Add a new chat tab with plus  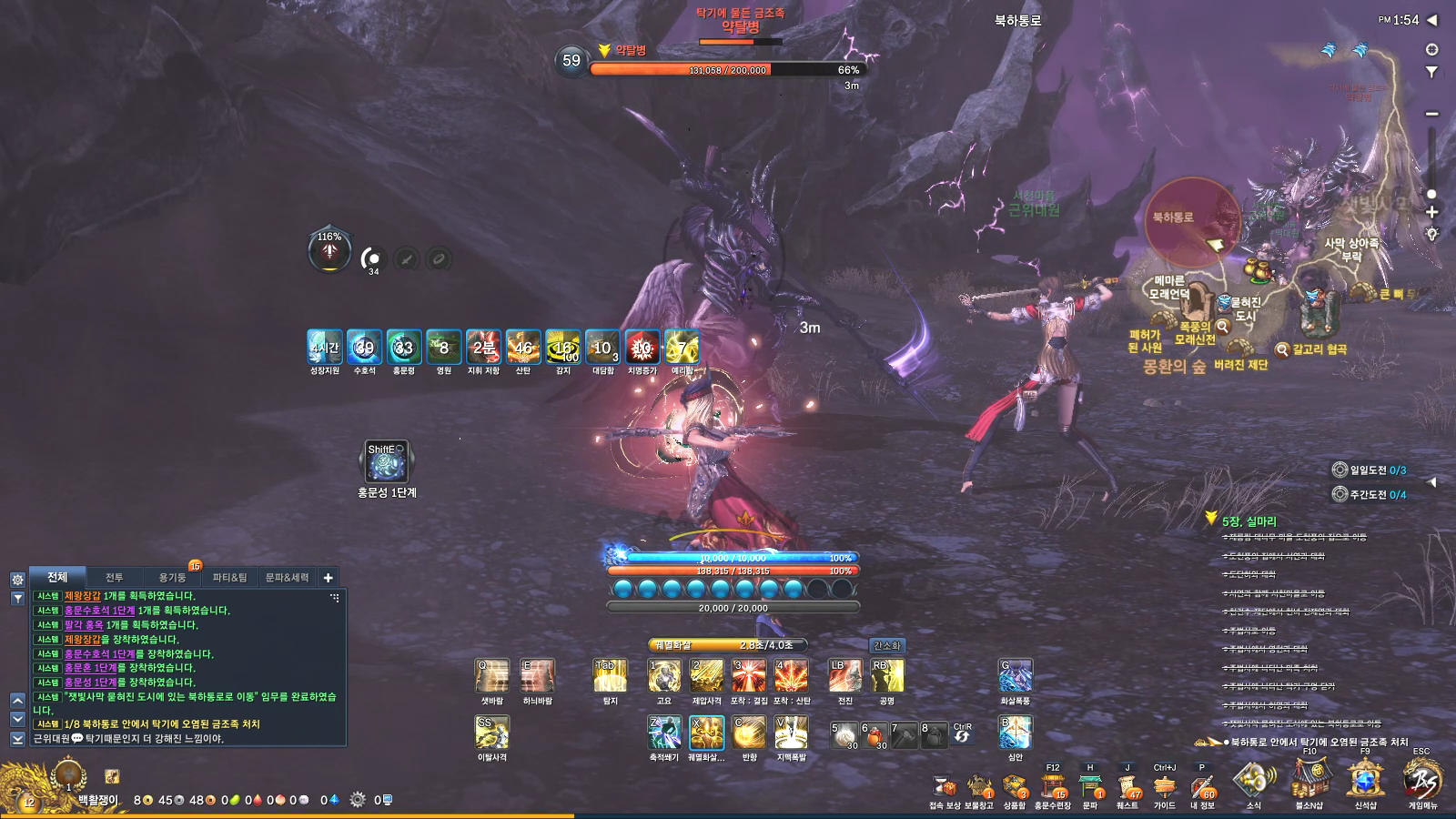(329, 577)
